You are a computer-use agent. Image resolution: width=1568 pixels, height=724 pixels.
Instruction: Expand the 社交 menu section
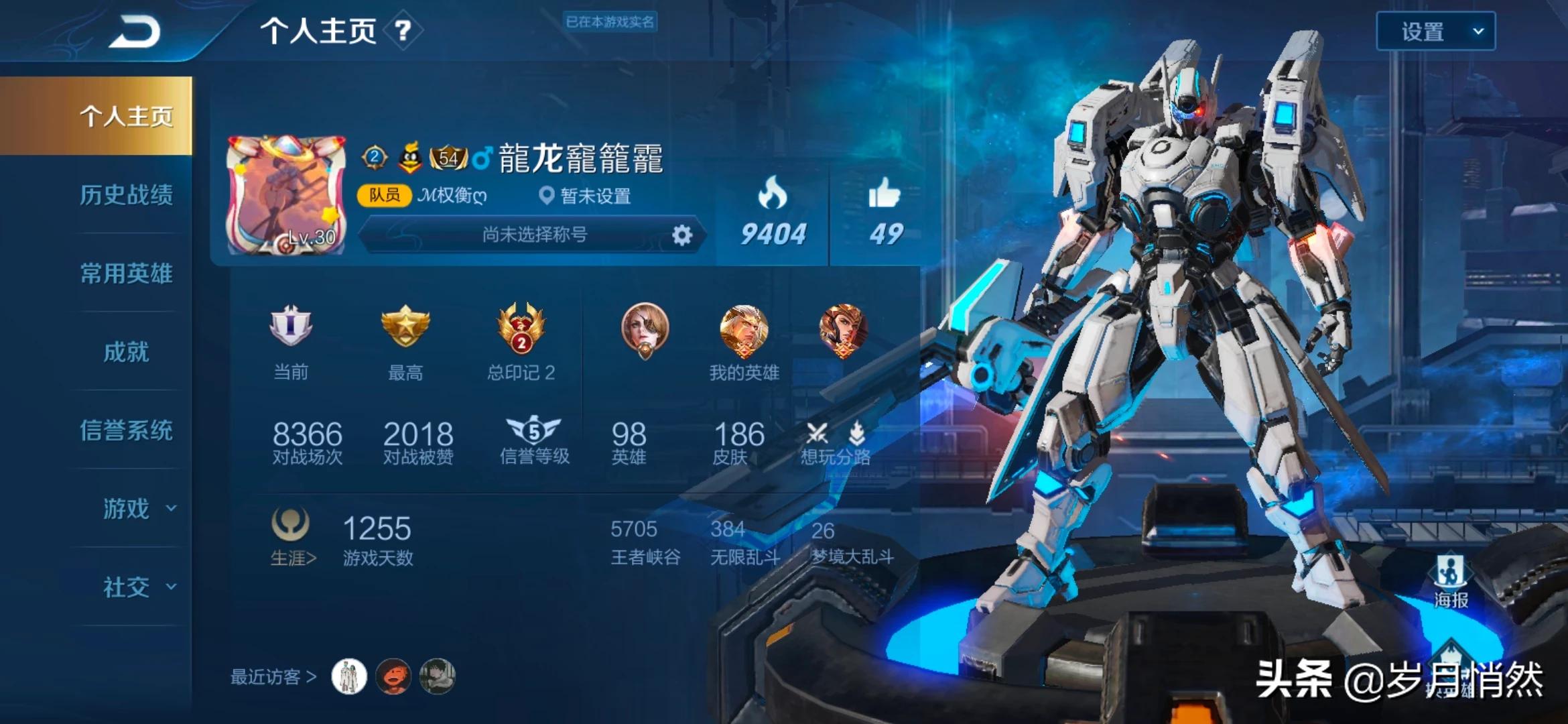point(137,587)
